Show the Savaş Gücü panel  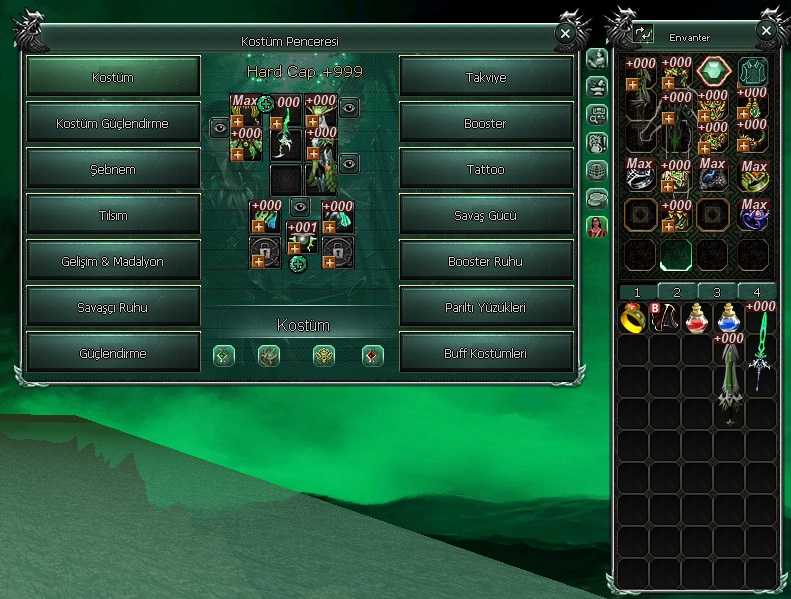tap(486, 216)
